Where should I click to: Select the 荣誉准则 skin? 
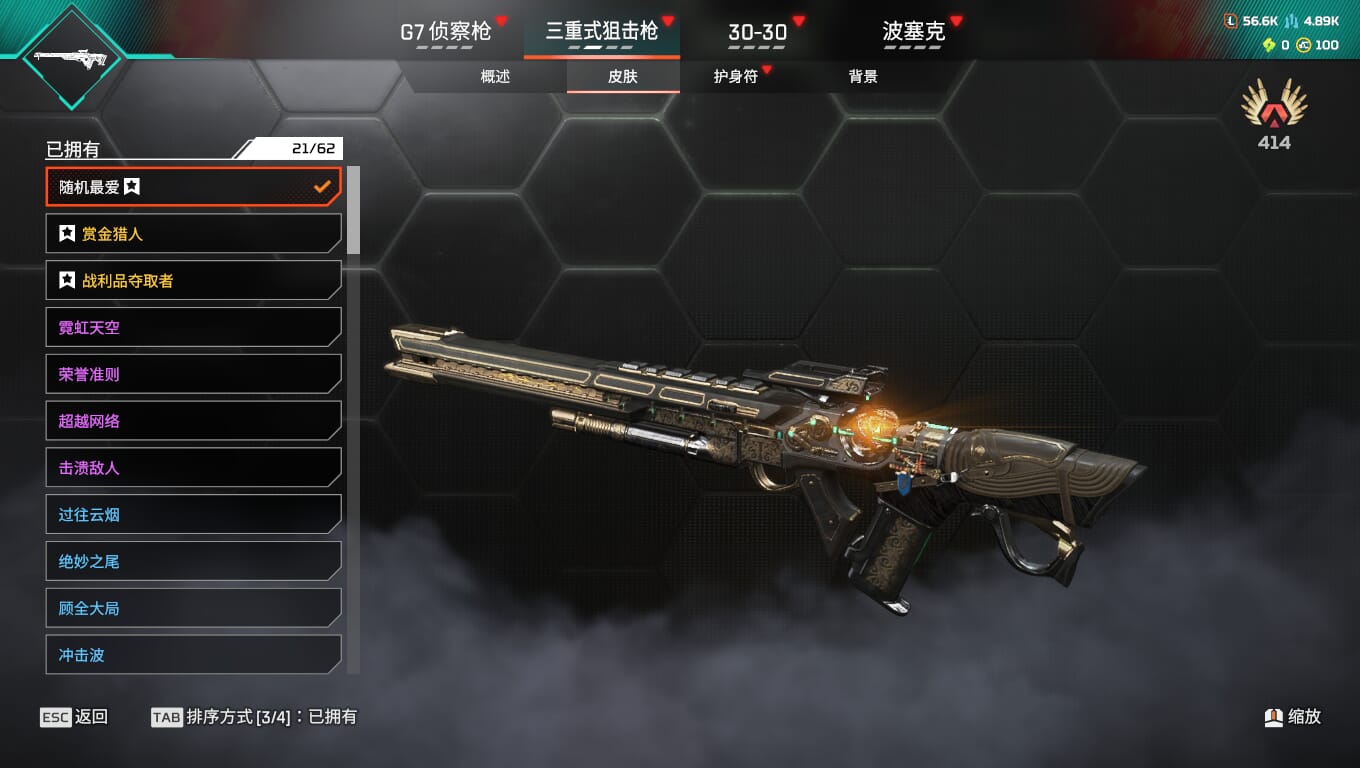click(x=193, y=374)
